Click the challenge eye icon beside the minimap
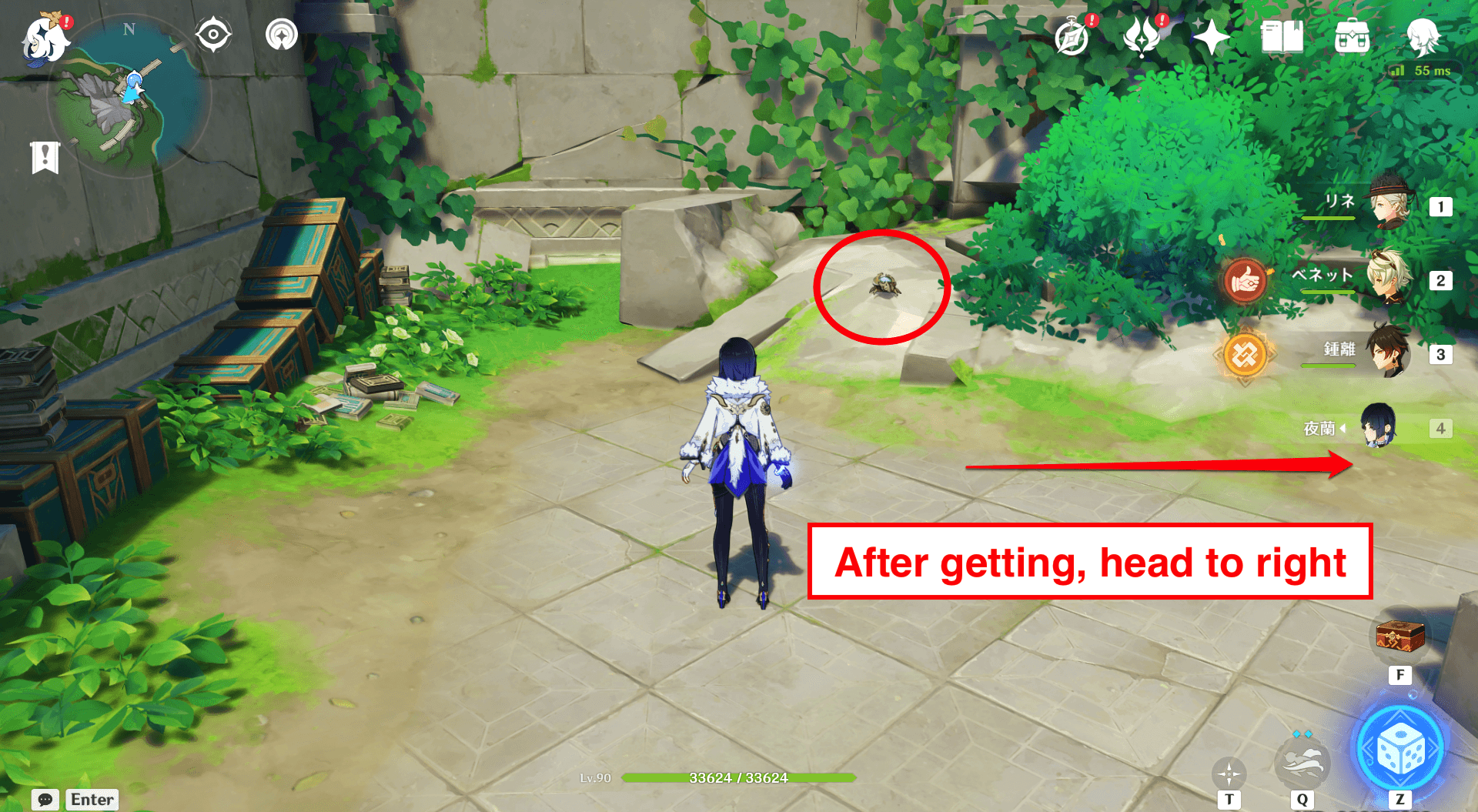The width and height of the screenshot is (1478, 812). coord(213,34)
